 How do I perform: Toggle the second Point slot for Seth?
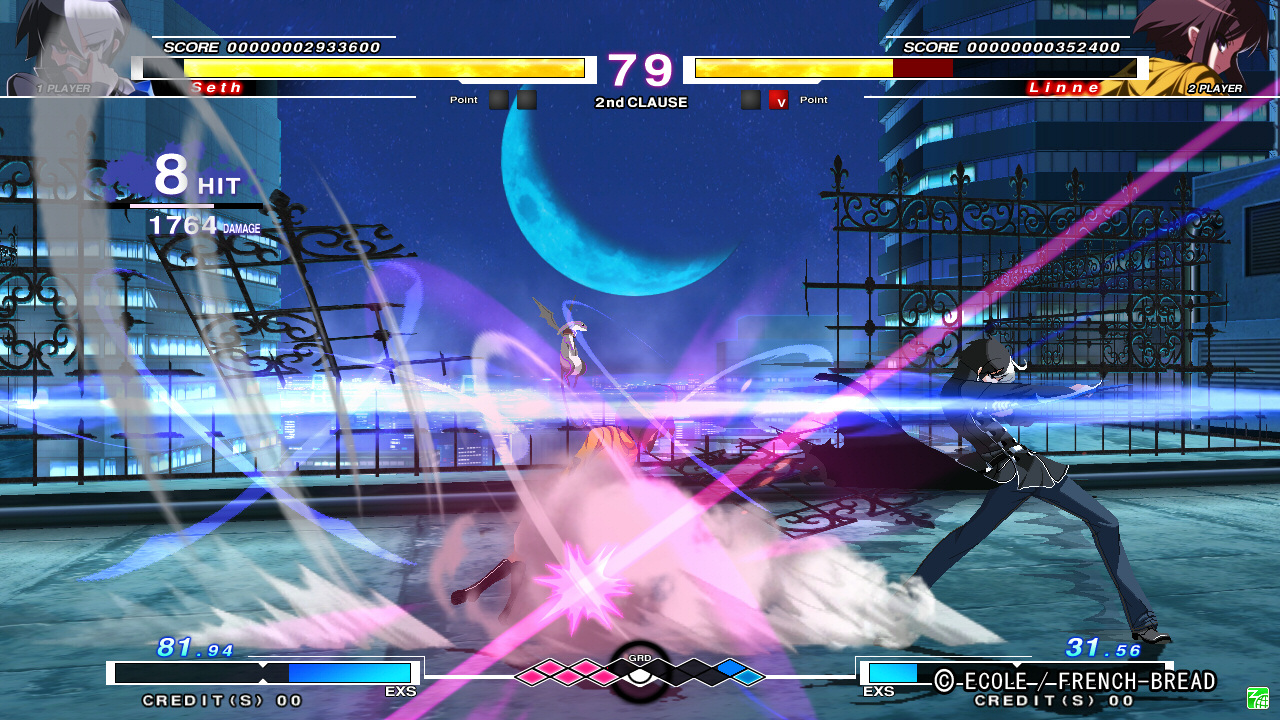[527, 99]
